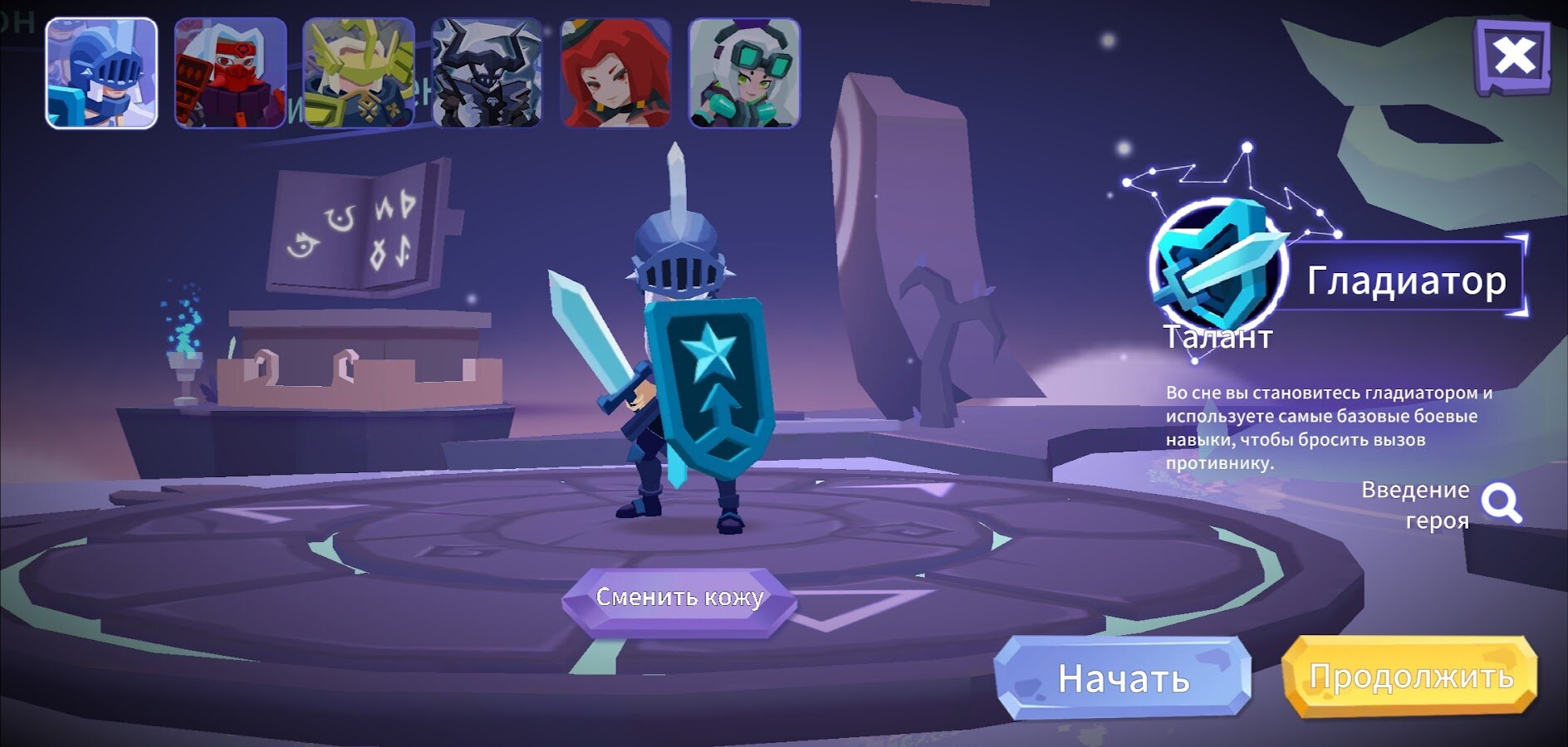Open the Введение героя magnifier
Image resolution: width=1568 pixels, height=747 pixels.
coord(1502,503)
